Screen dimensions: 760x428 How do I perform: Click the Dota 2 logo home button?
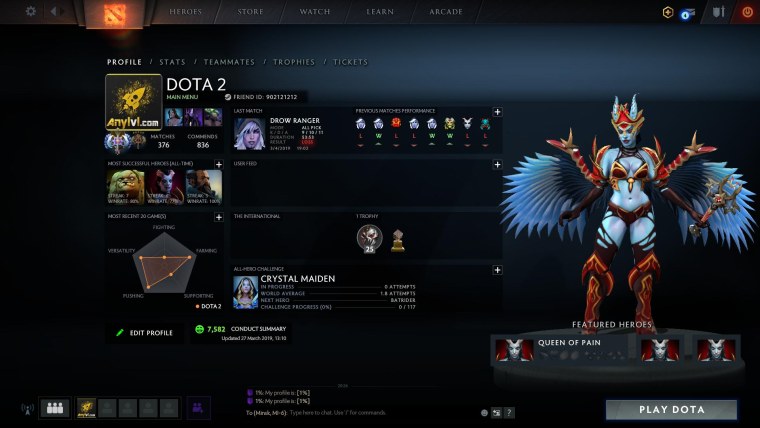(103, 13)
